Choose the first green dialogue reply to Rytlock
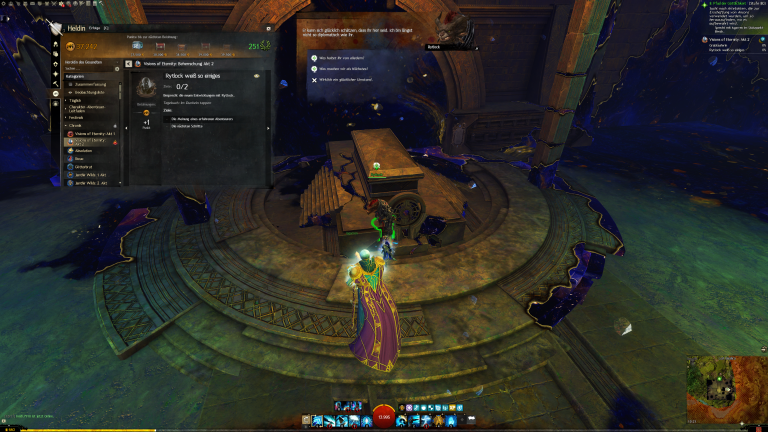This screenshot has height=432, width=768. pos(347,57)
